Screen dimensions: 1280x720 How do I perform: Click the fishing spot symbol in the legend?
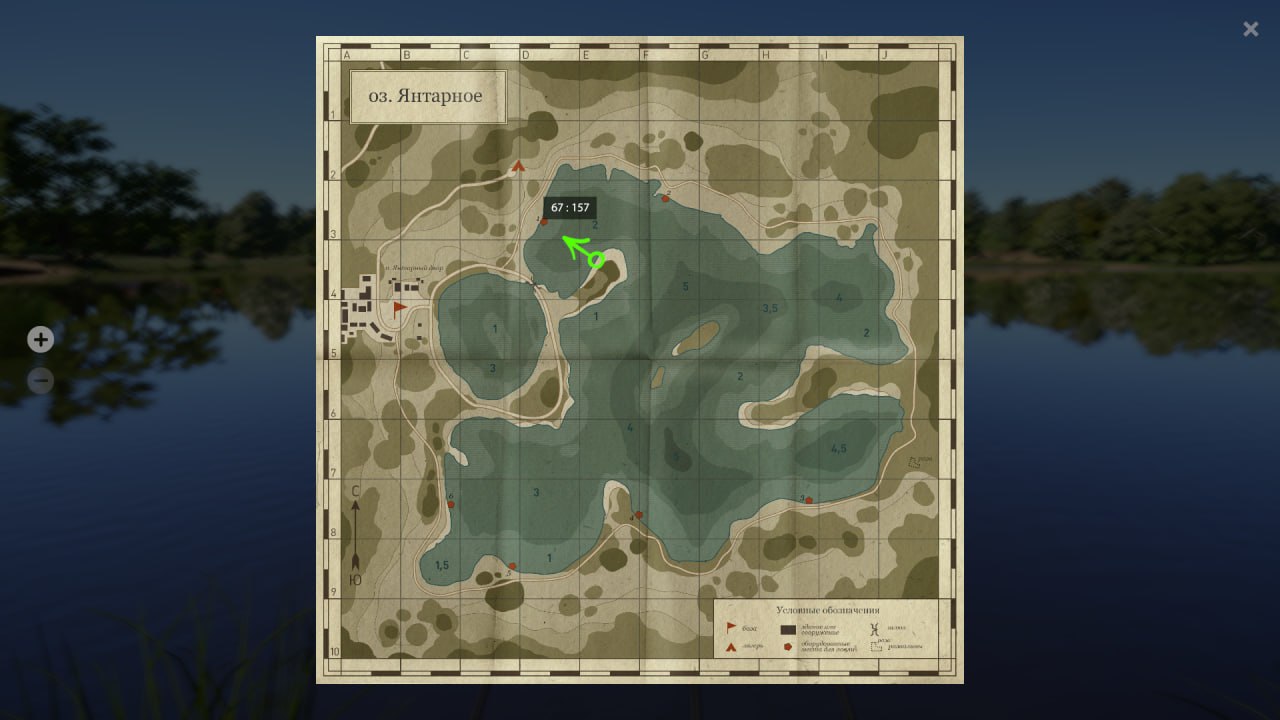[787, 646]
